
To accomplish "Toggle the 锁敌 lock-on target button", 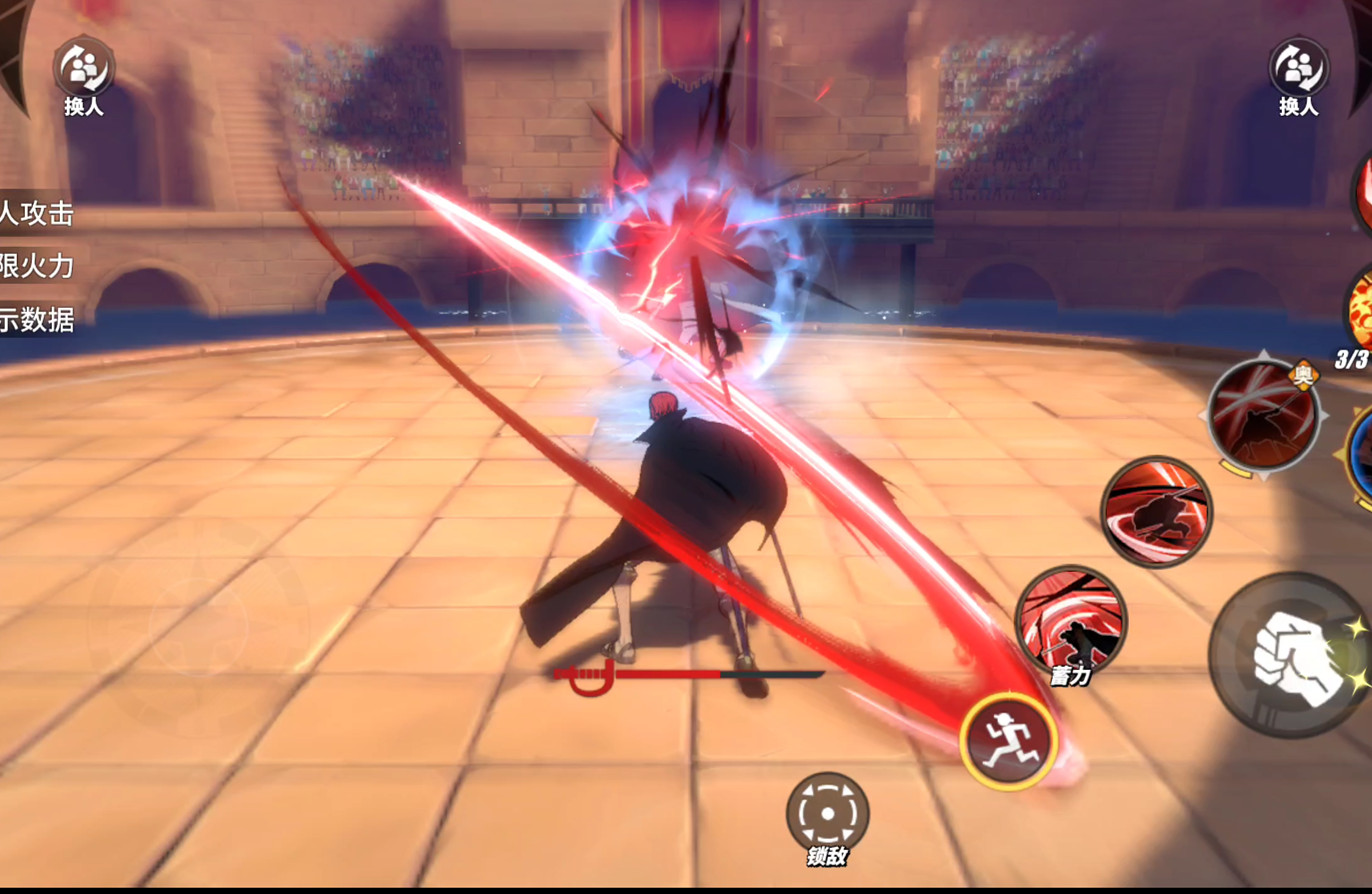I will point(827,812).
